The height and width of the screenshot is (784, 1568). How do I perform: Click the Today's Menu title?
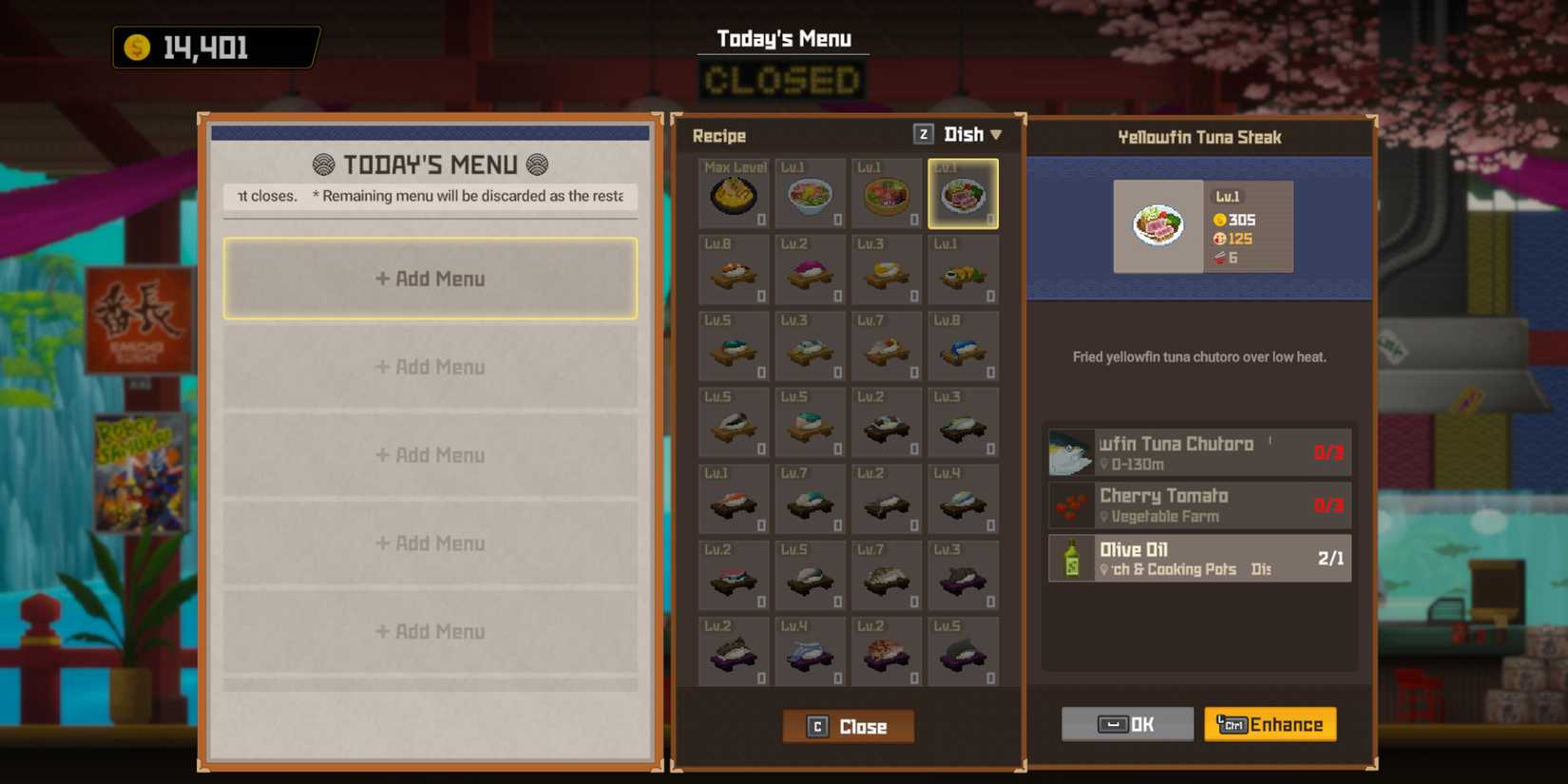click(x=782, y=39)
